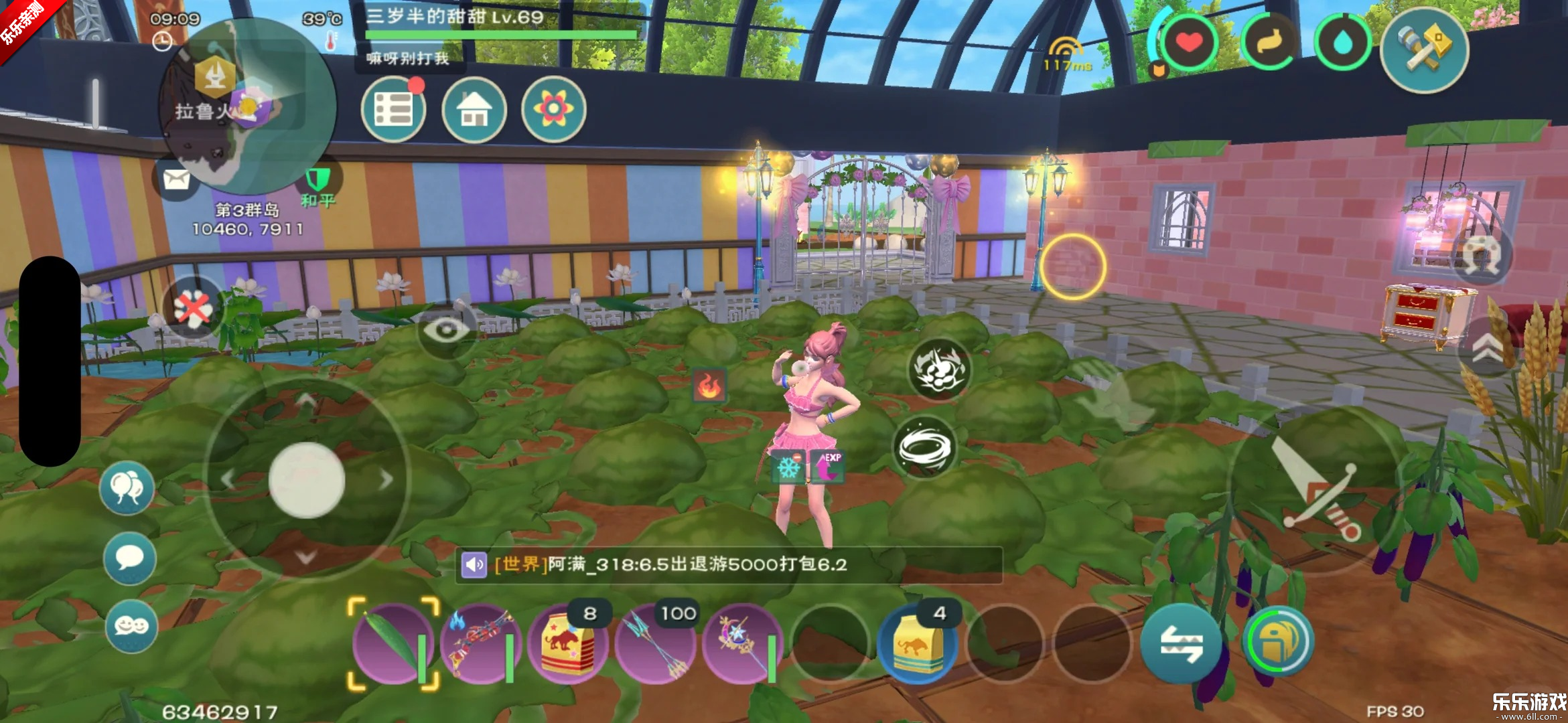
Task: Open the mail envelope icon
Action: (176, 180)
